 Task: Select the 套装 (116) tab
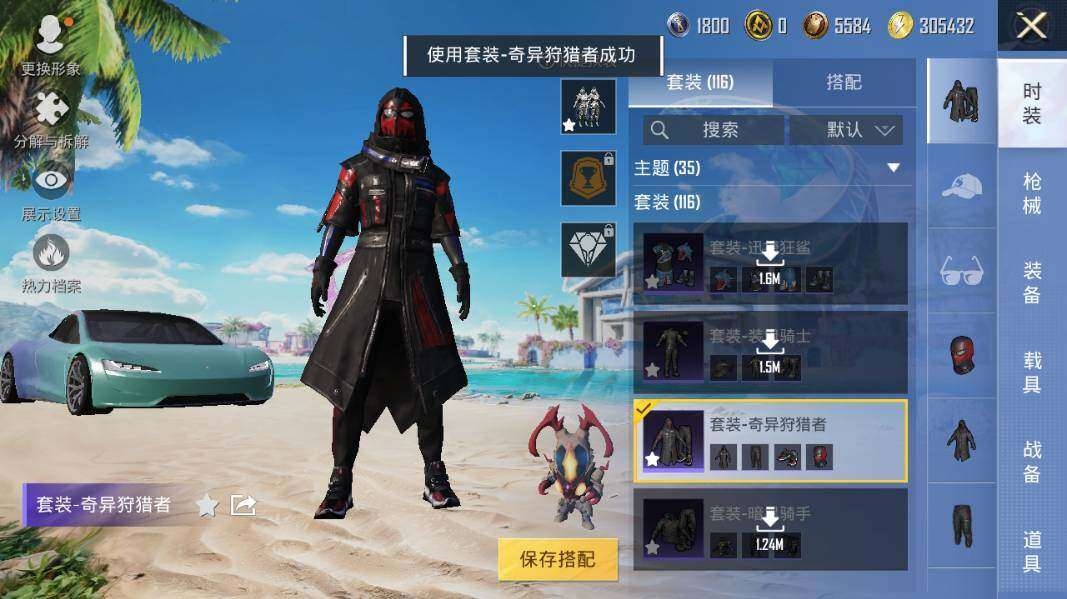700,82
